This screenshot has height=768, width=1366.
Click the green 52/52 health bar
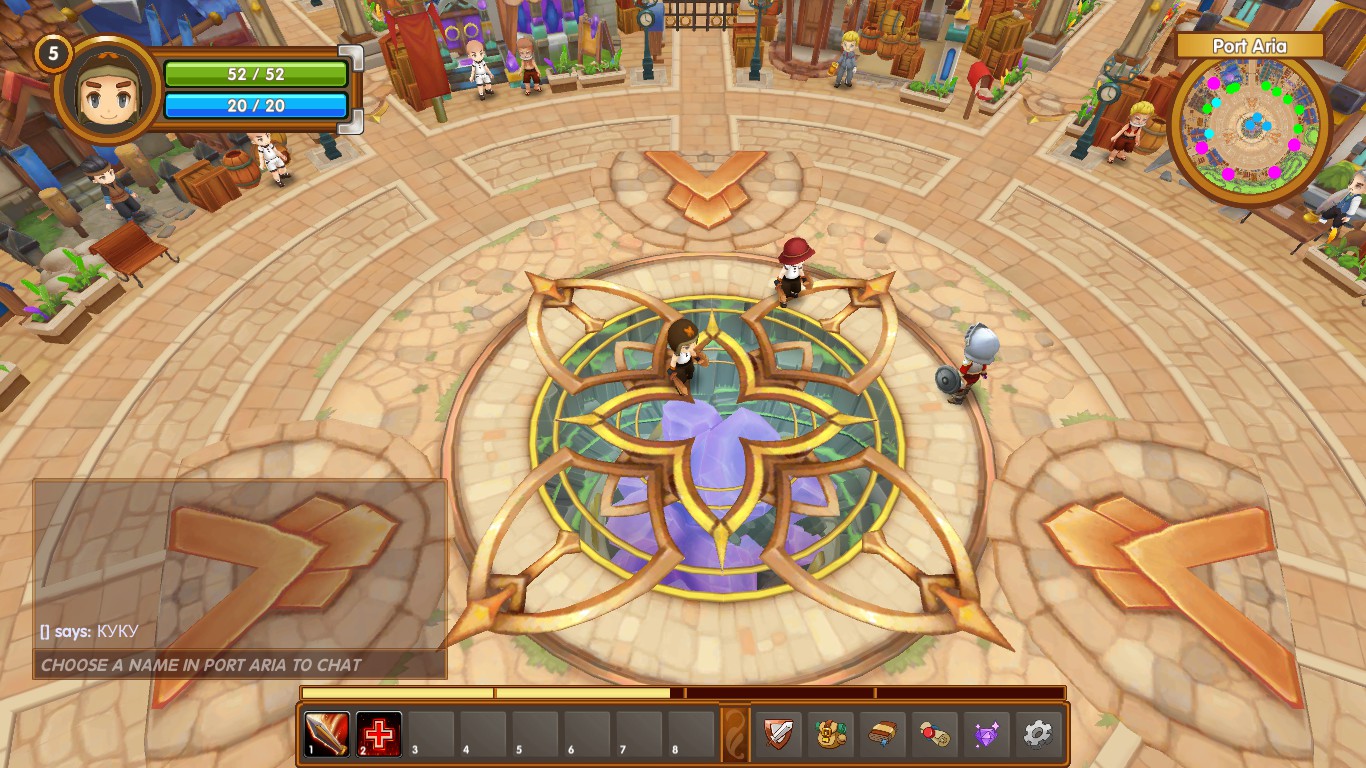coord(258,74)
